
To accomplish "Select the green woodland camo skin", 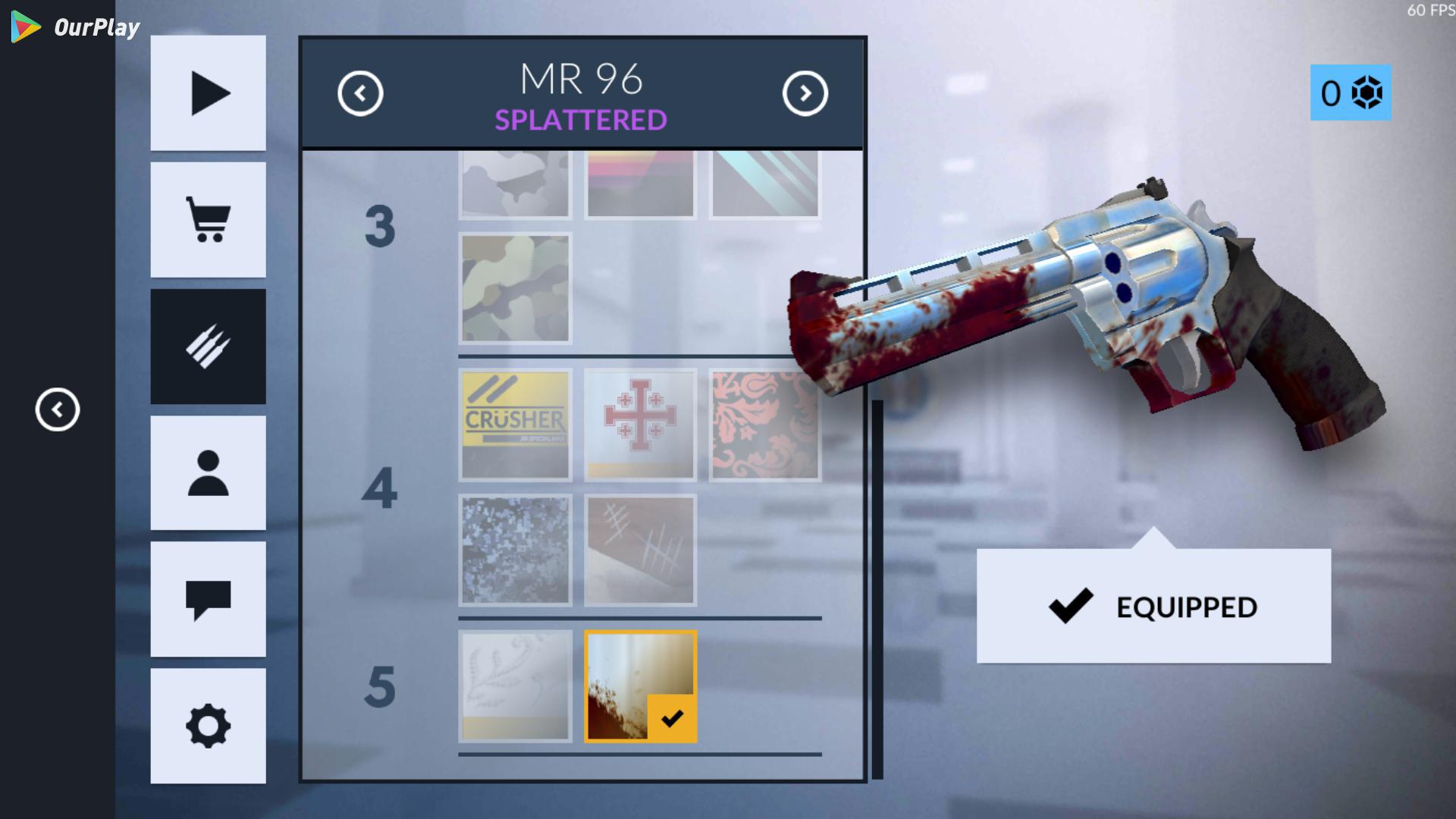I will [515, 288].
